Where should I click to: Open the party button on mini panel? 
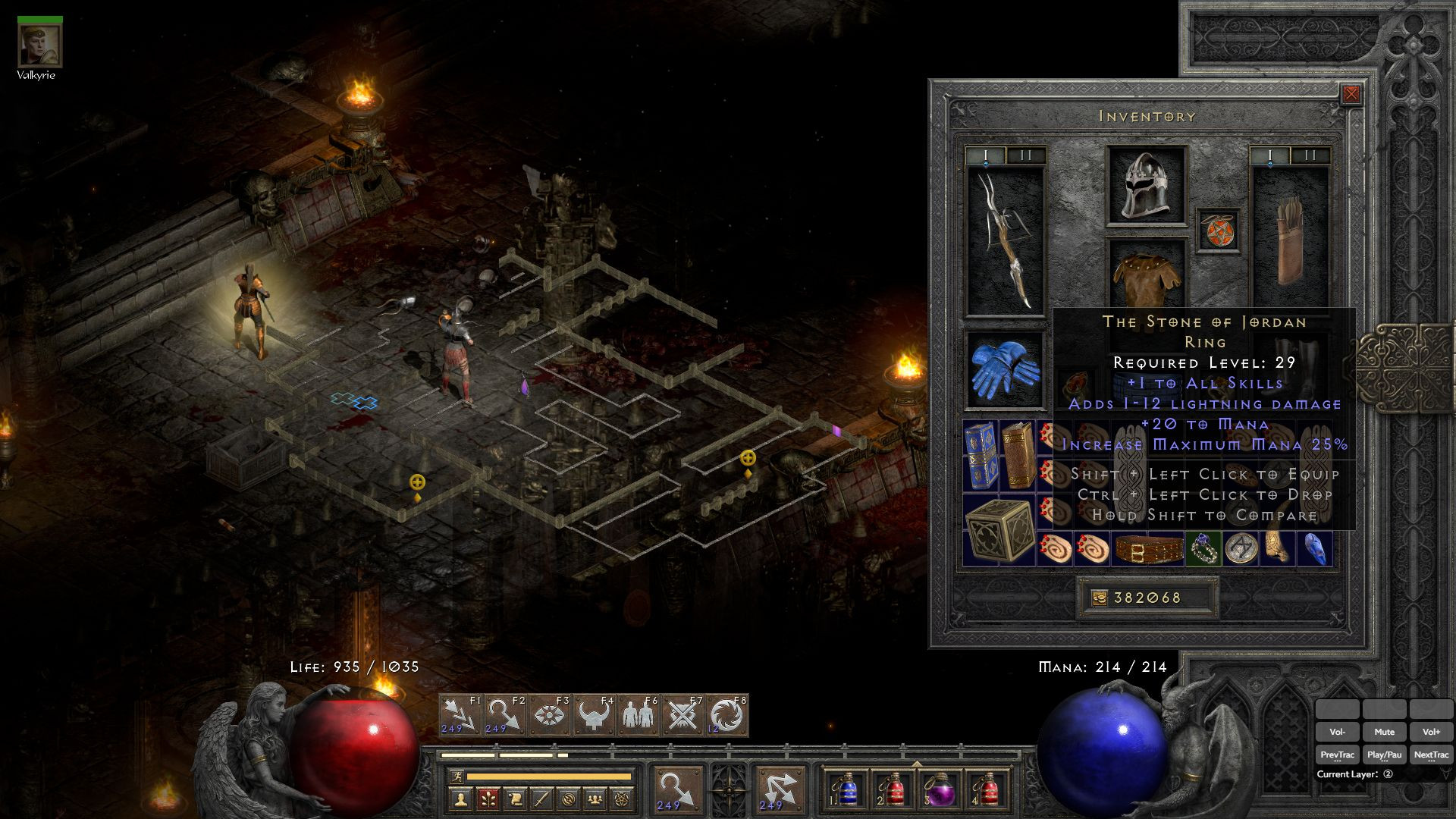[596, 799]
